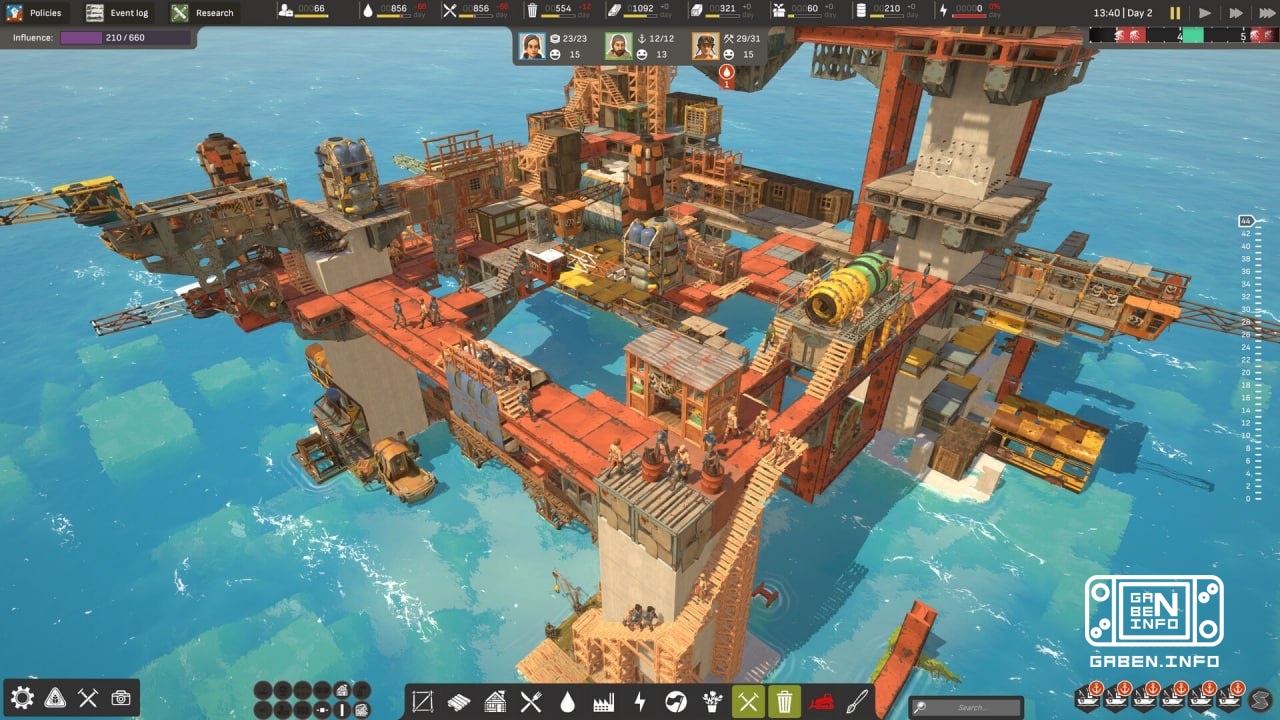Screen dimensions: 1280x720
Task: Open the factory buildings menu
Action: pyautogui.click(x=602, y=702)
